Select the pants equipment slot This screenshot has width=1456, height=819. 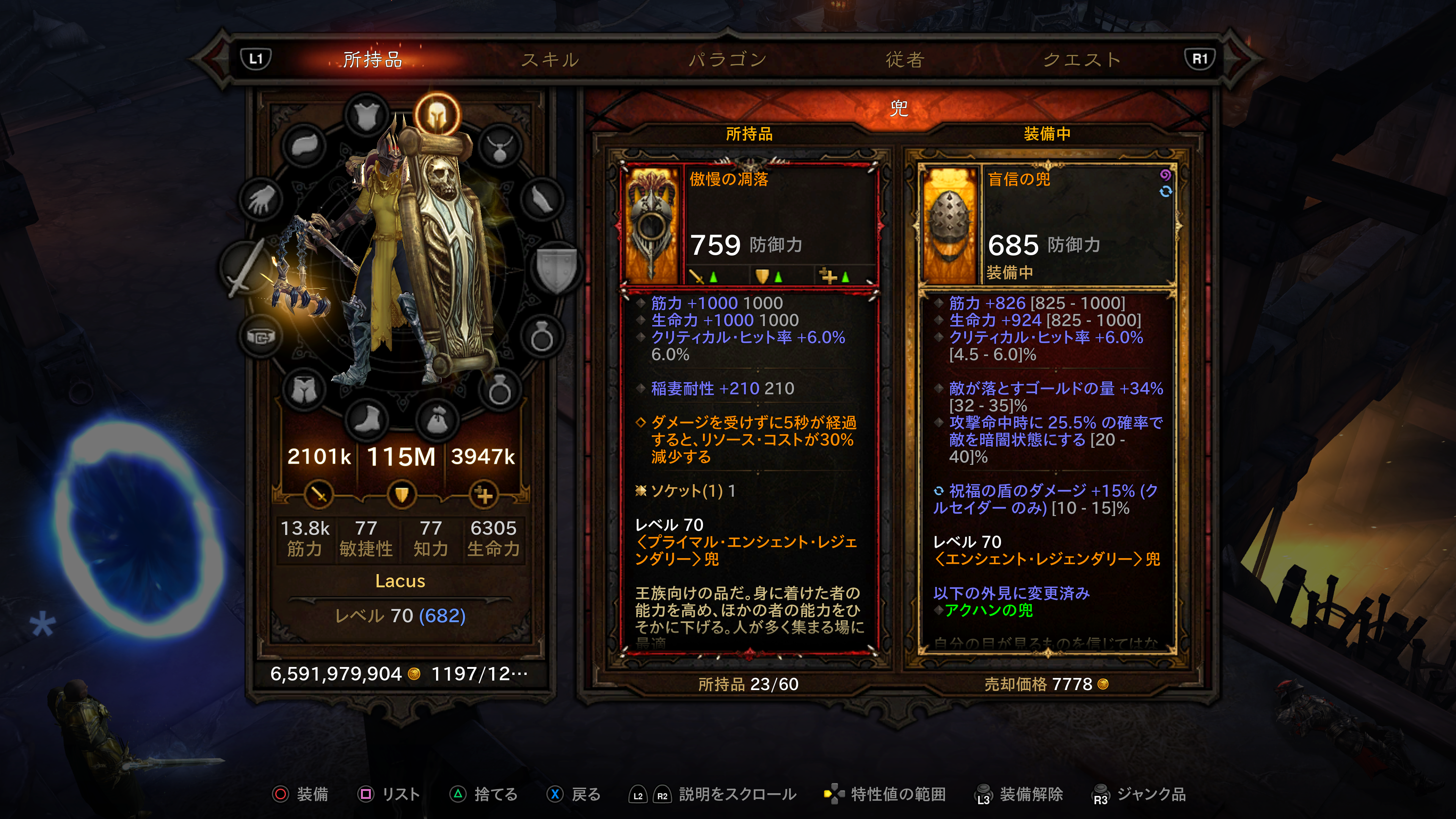coord(305,390)
